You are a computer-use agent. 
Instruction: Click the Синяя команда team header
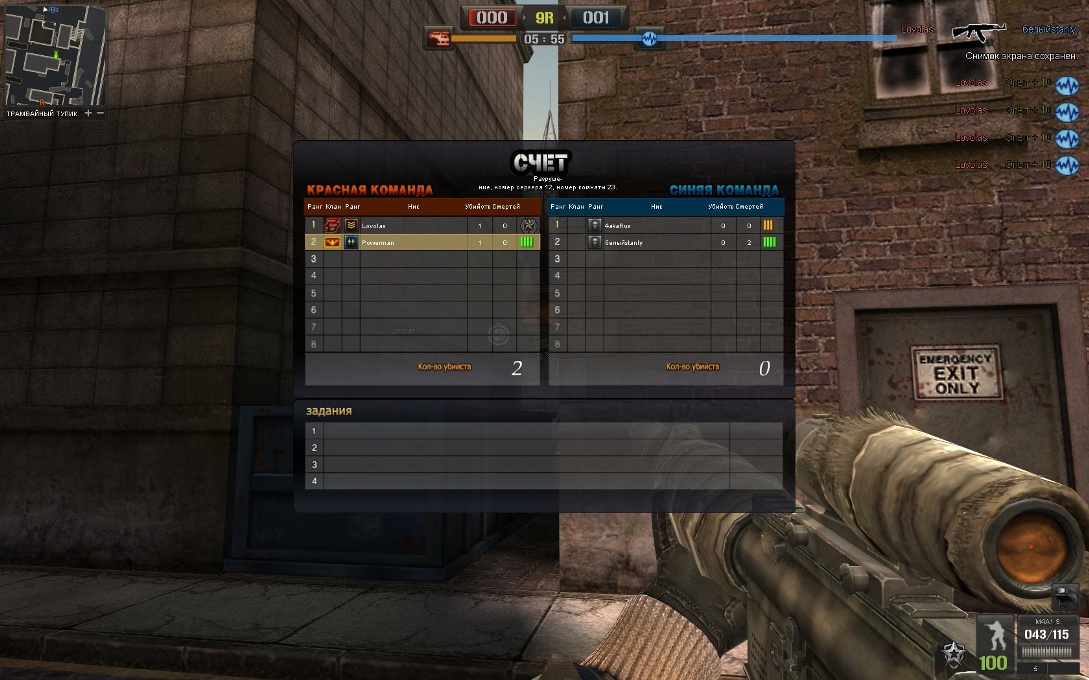(x=724, y=190)
